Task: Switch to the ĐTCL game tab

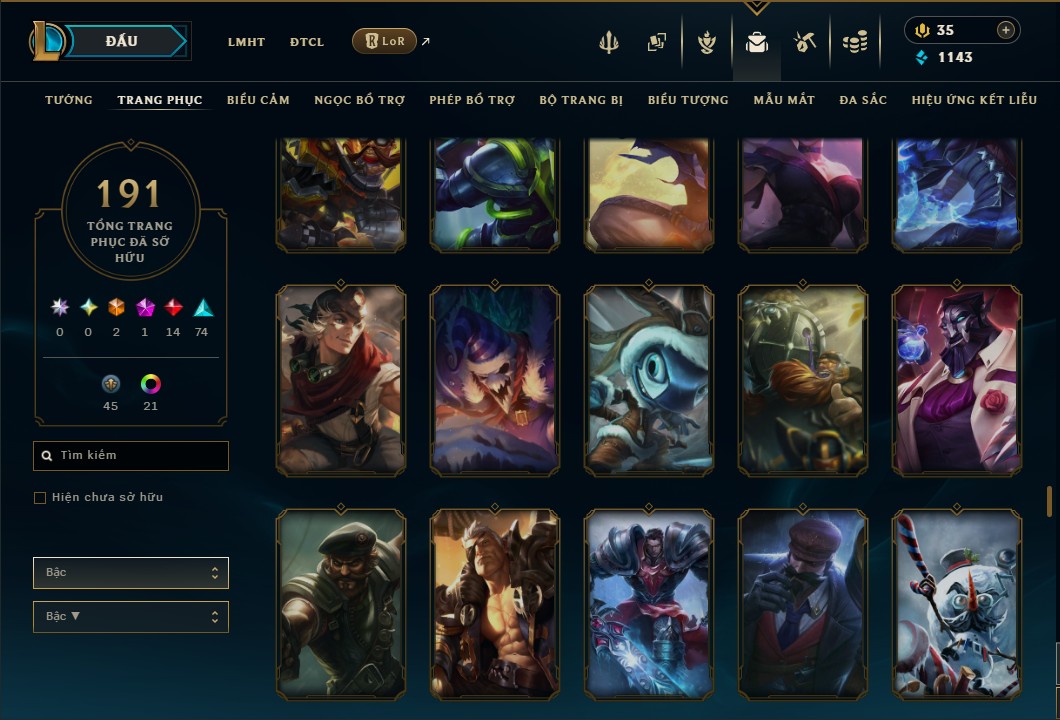Action: pyautogui.click(x=307, y=42)
